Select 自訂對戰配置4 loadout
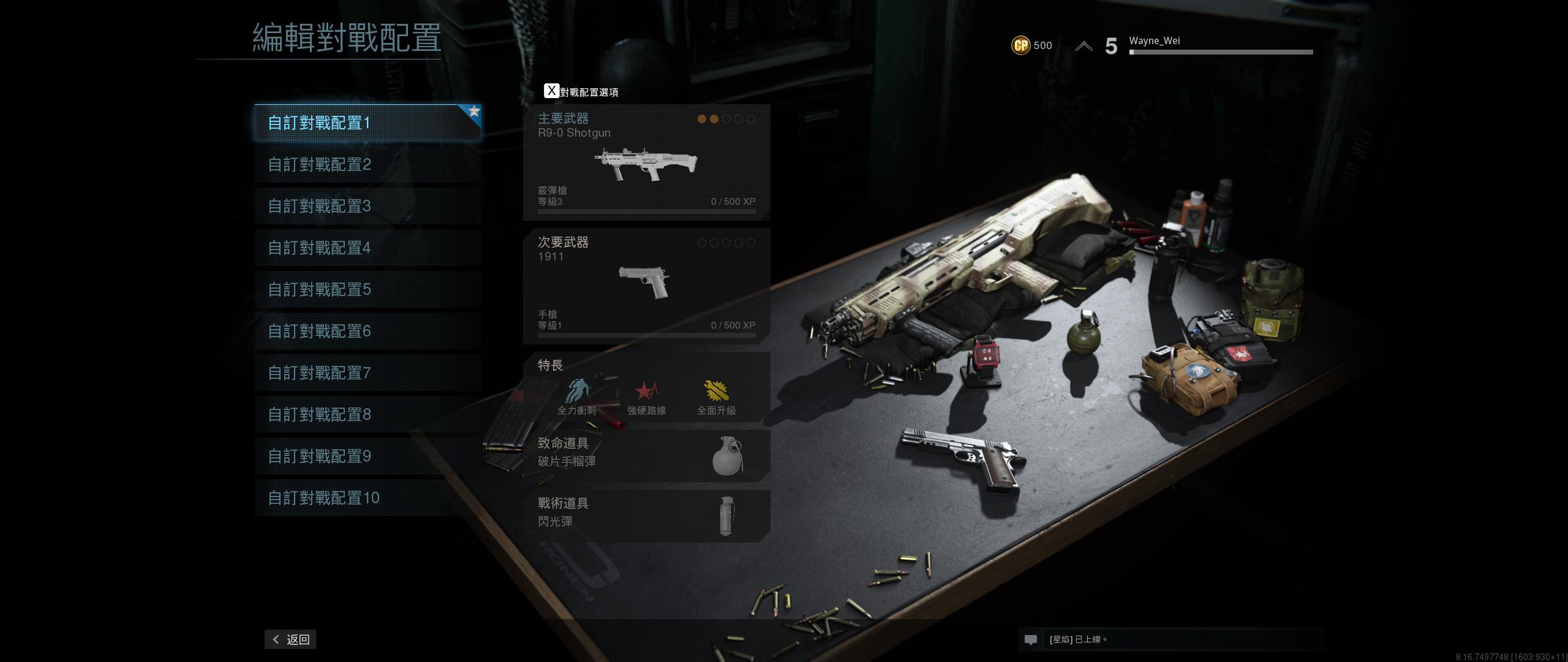 (x=367, y=248)
